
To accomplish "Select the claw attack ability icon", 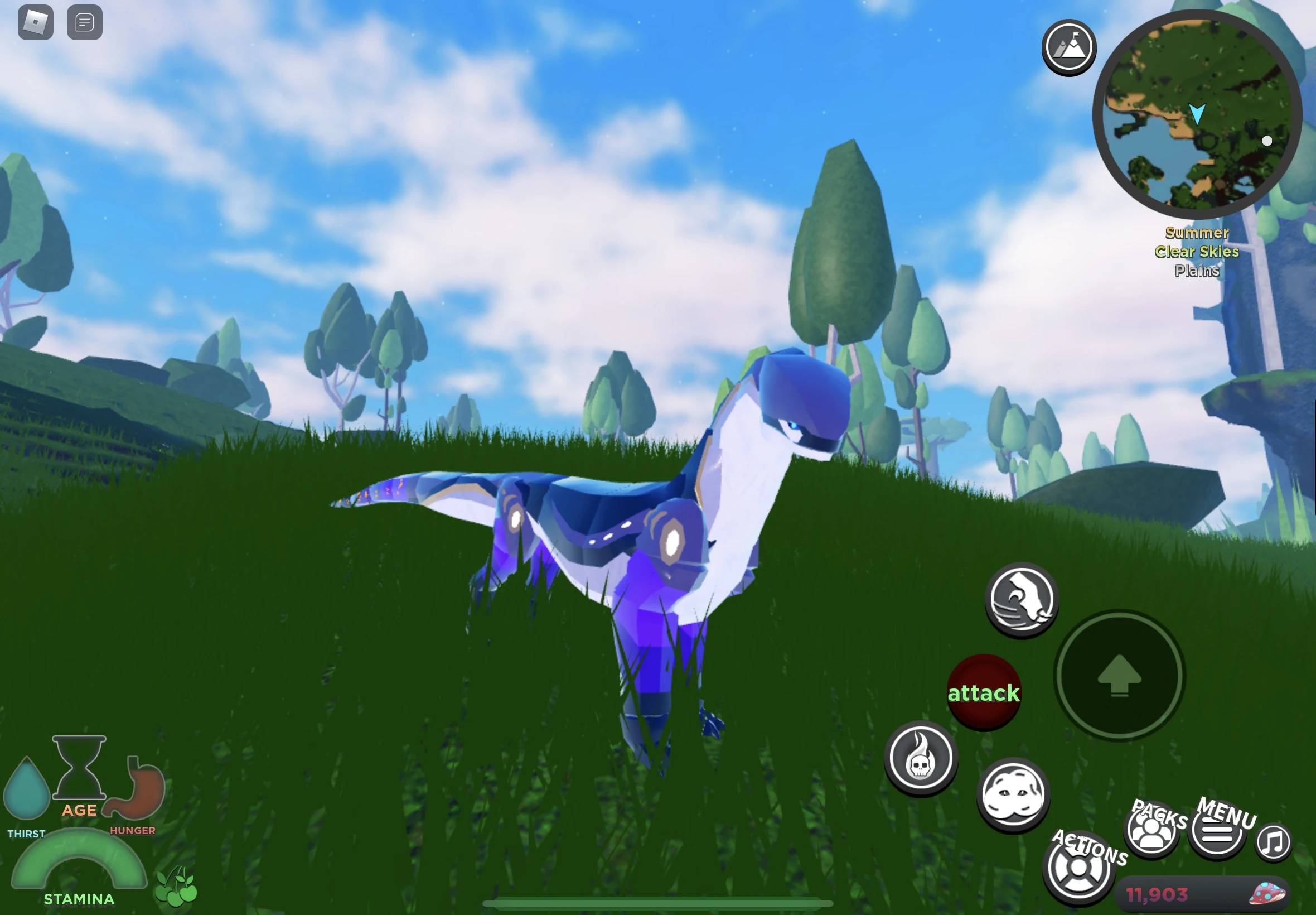I will 1021,600.
